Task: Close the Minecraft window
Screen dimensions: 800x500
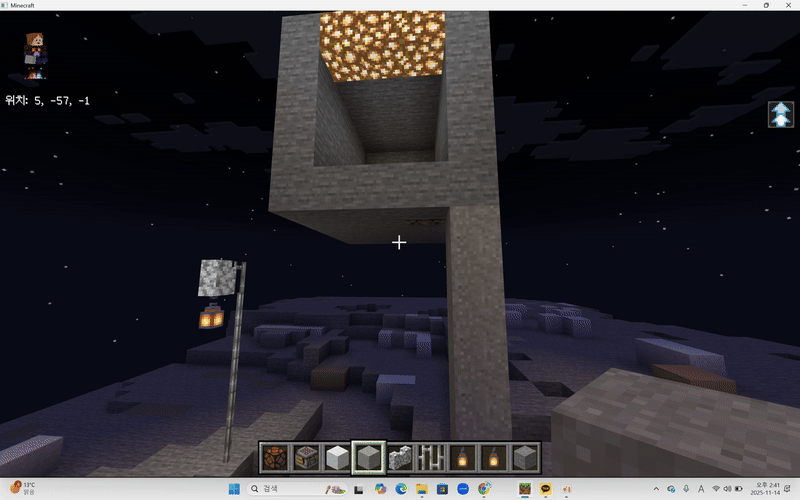Action: pos(787,6)
